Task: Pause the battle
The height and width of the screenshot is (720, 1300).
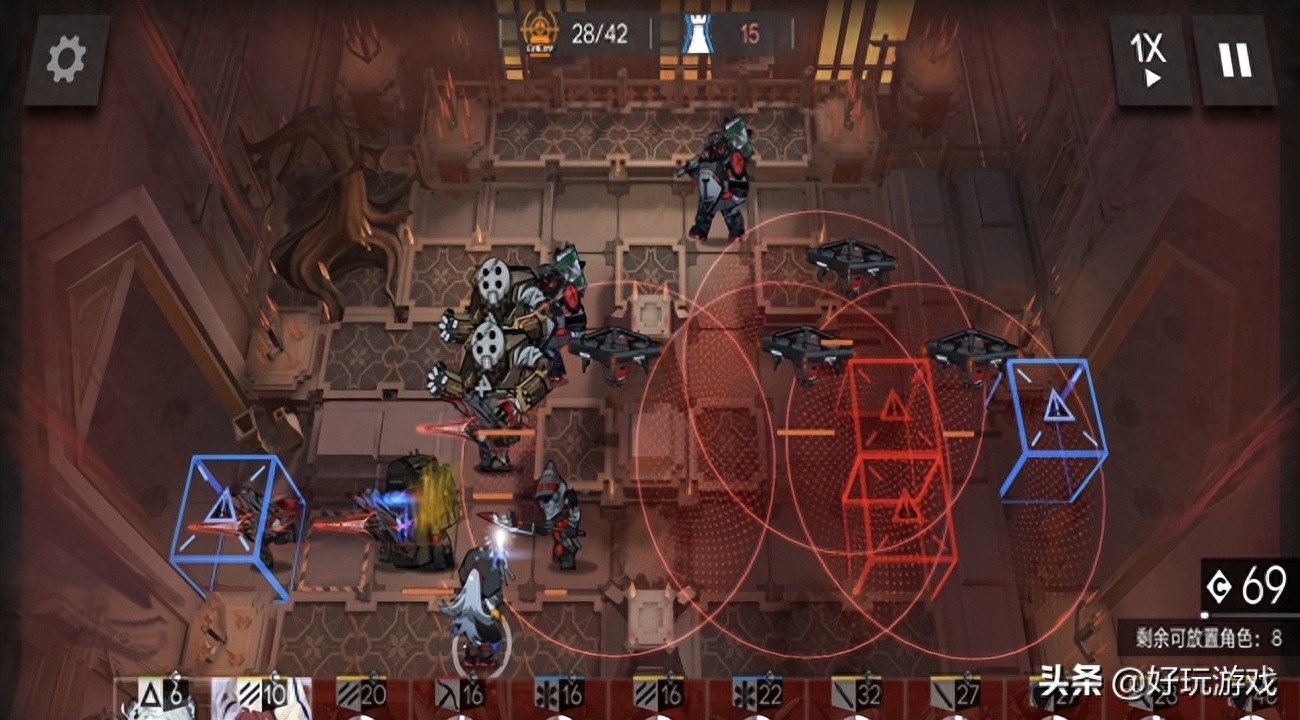Action: [x=1235, y=60]
